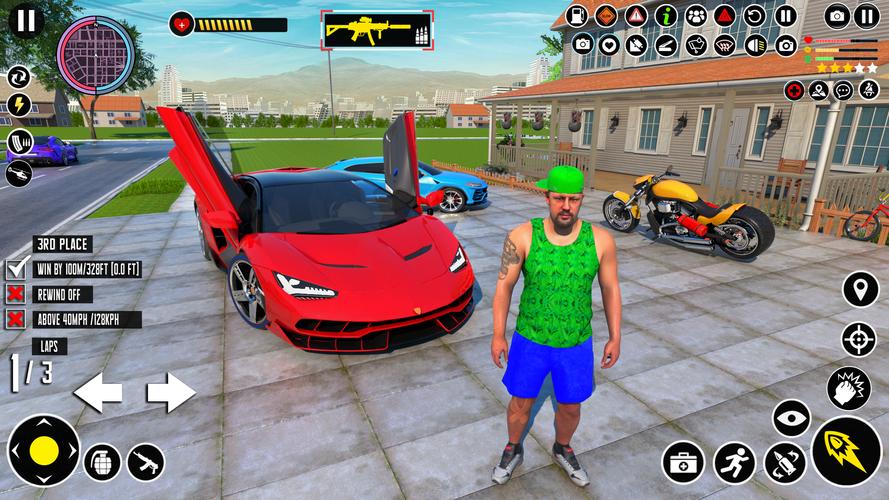Screen dimensions: 889x500
Task: Steer with the white right arrow
Action: 171,392
